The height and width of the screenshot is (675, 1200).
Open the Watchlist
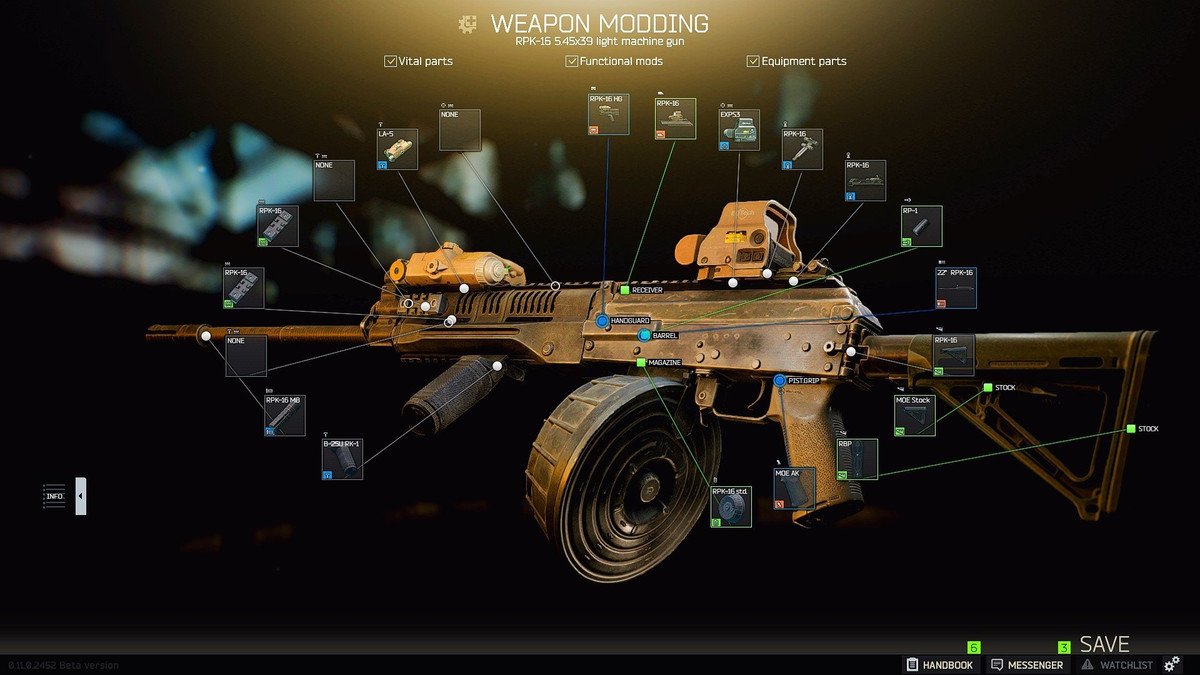[1117, 665]
